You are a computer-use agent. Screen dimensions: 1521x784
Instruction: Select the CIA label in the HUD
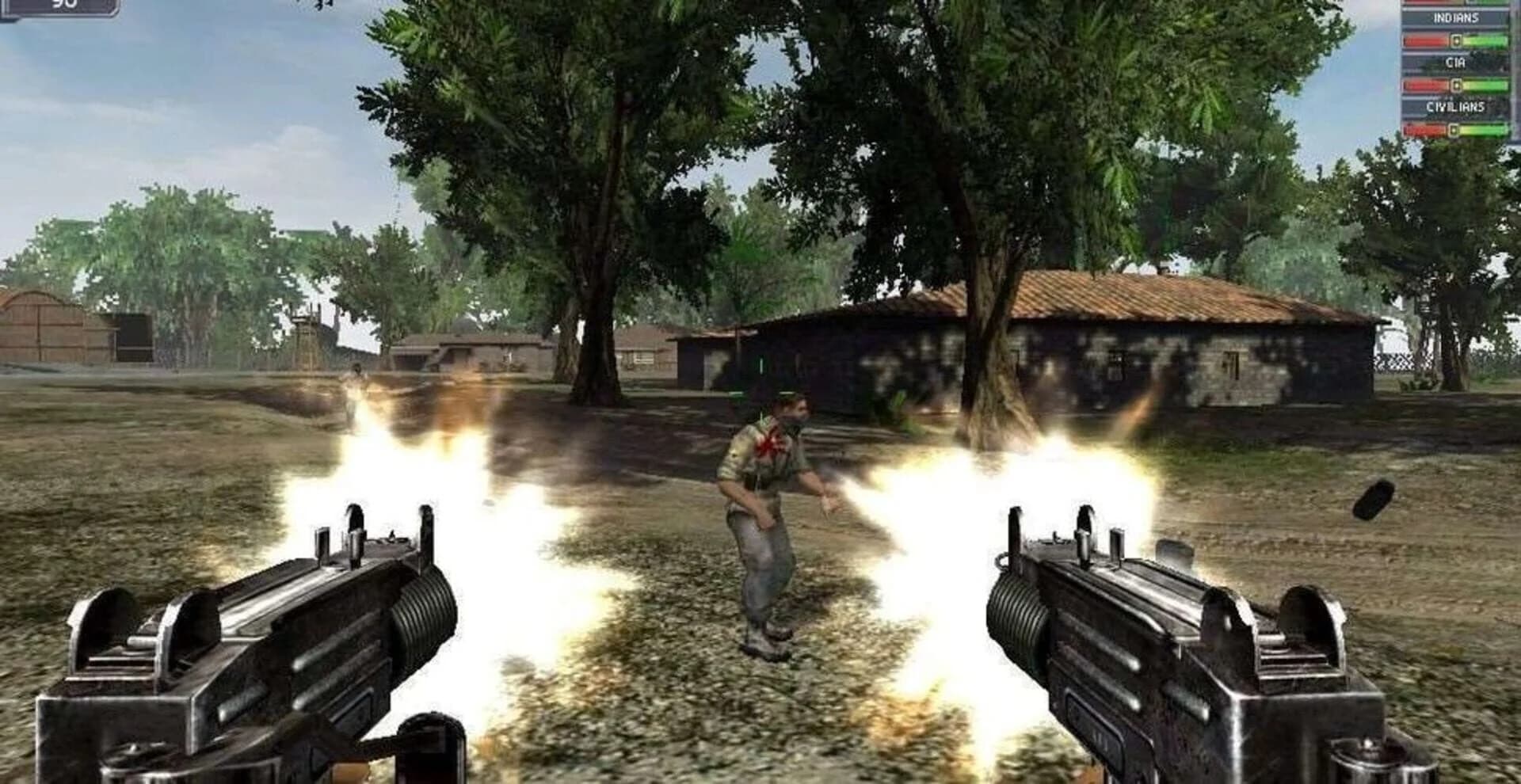(1455, 62)
